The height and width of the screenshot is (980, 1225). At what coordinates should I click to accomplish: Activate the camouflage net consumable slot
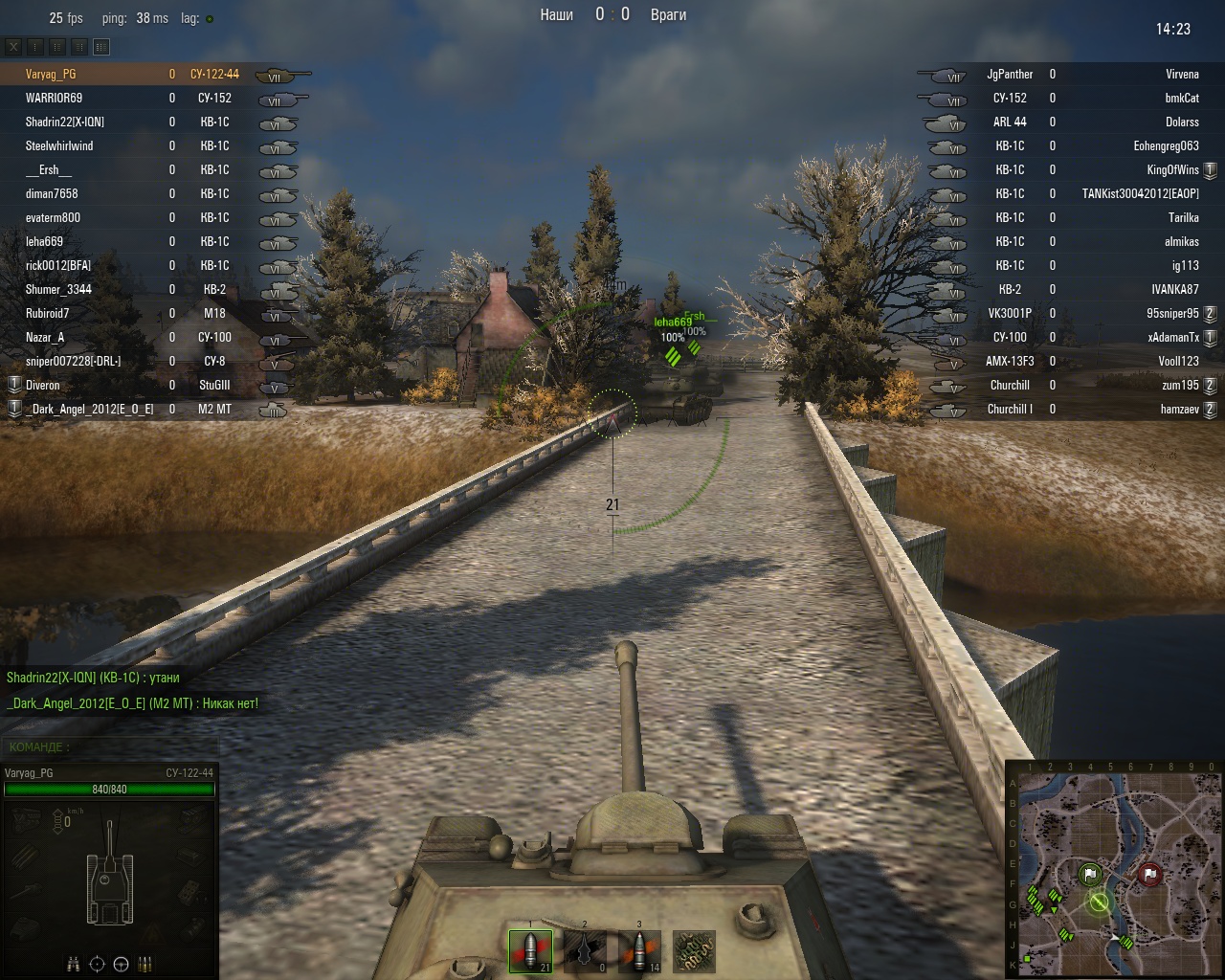(x=694, y=951)
